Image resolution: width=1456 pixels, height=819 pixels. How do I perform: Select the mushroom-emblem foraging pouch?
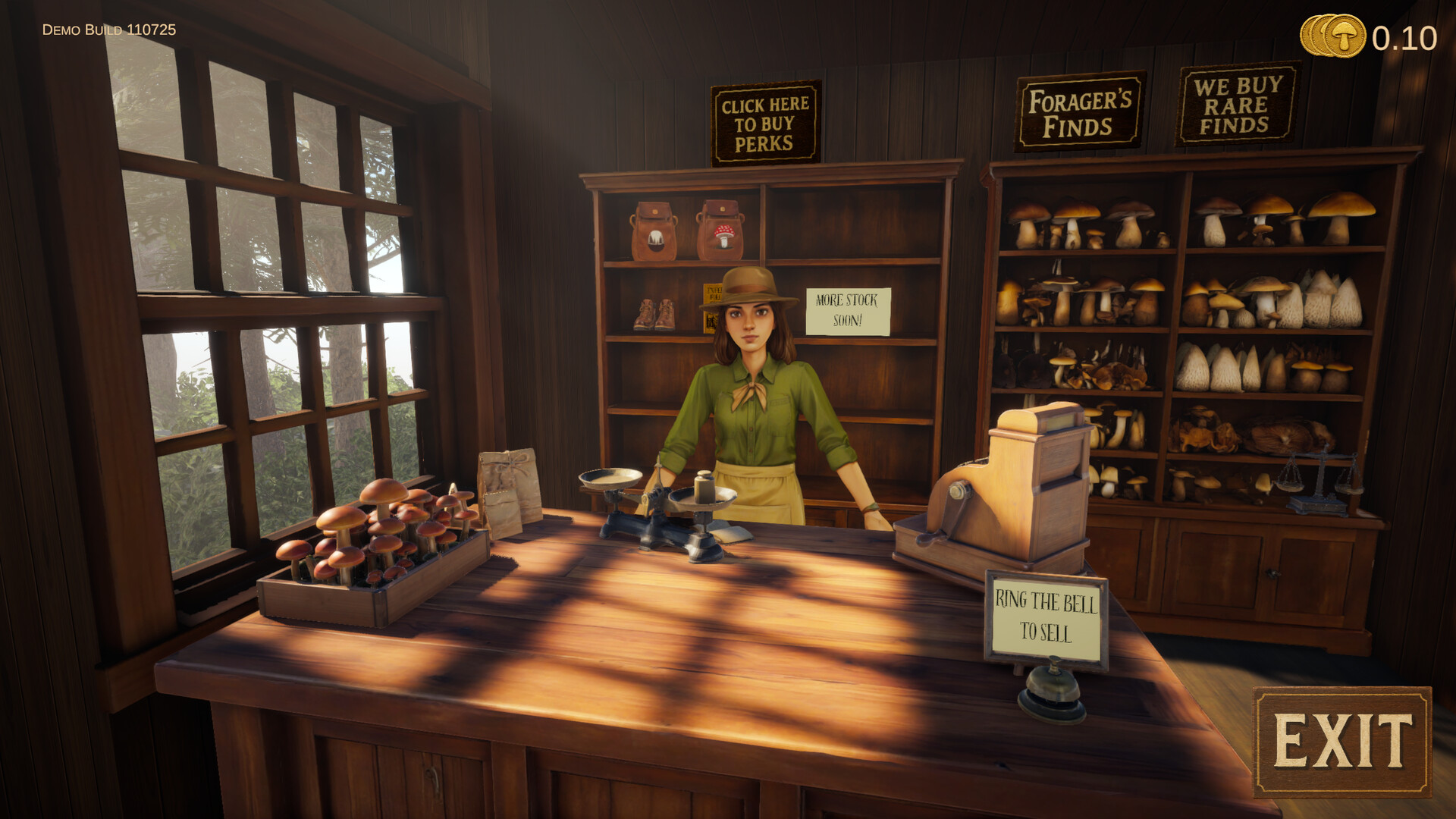pyautogui.click(x=722, y=230)
